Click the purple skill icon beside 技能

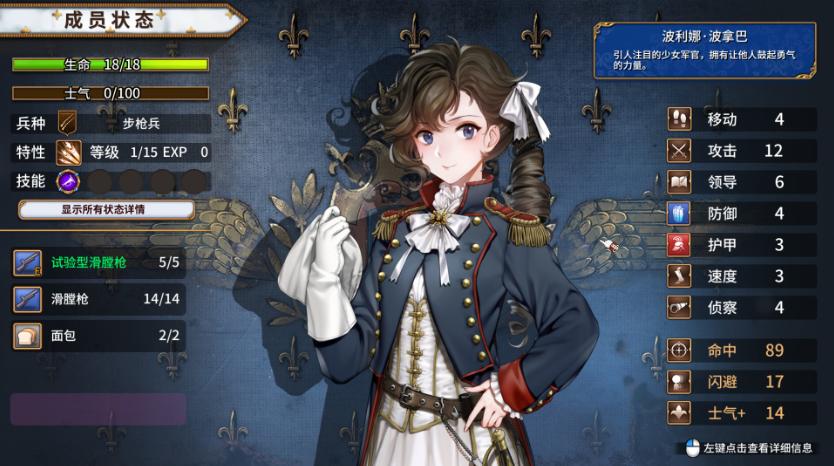click(69, 181)
